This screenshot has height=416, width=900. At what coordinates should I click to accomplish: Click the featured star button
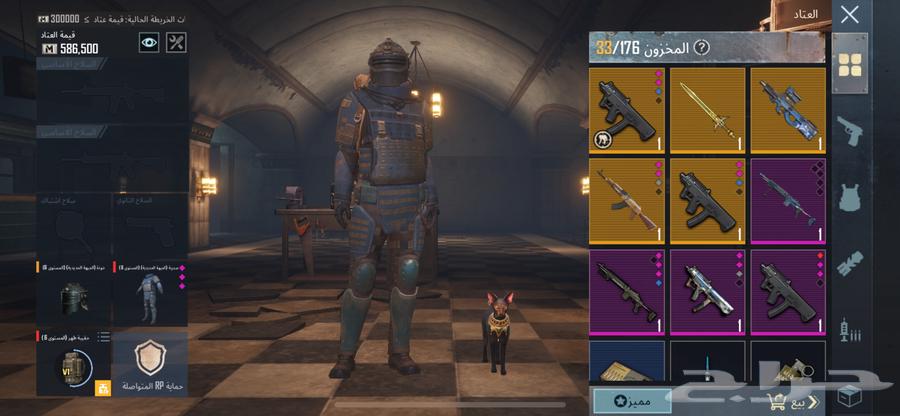tap(632, 401)
